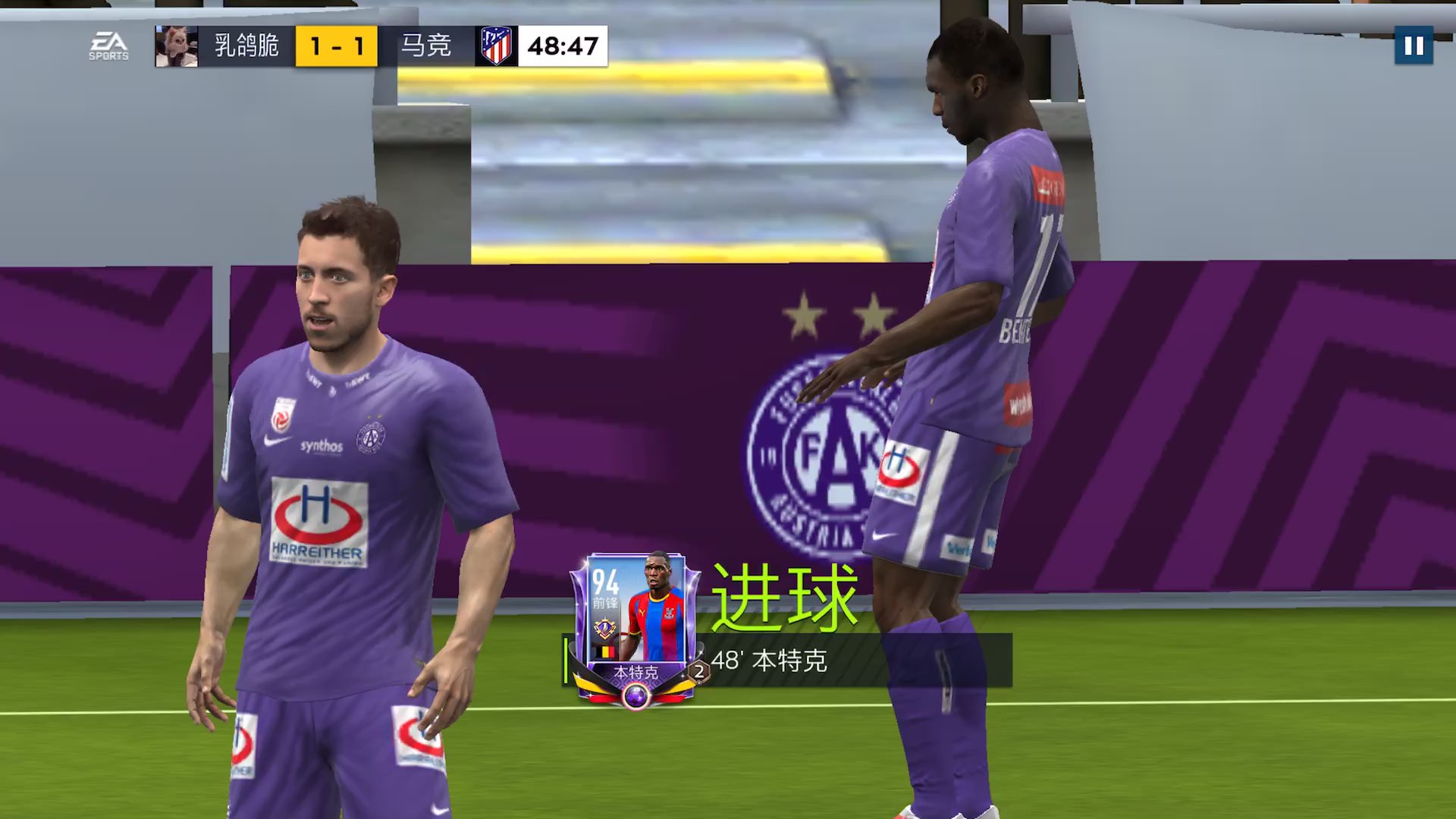
Task: Pause the match with the pause button
Action: [1414, 46]
